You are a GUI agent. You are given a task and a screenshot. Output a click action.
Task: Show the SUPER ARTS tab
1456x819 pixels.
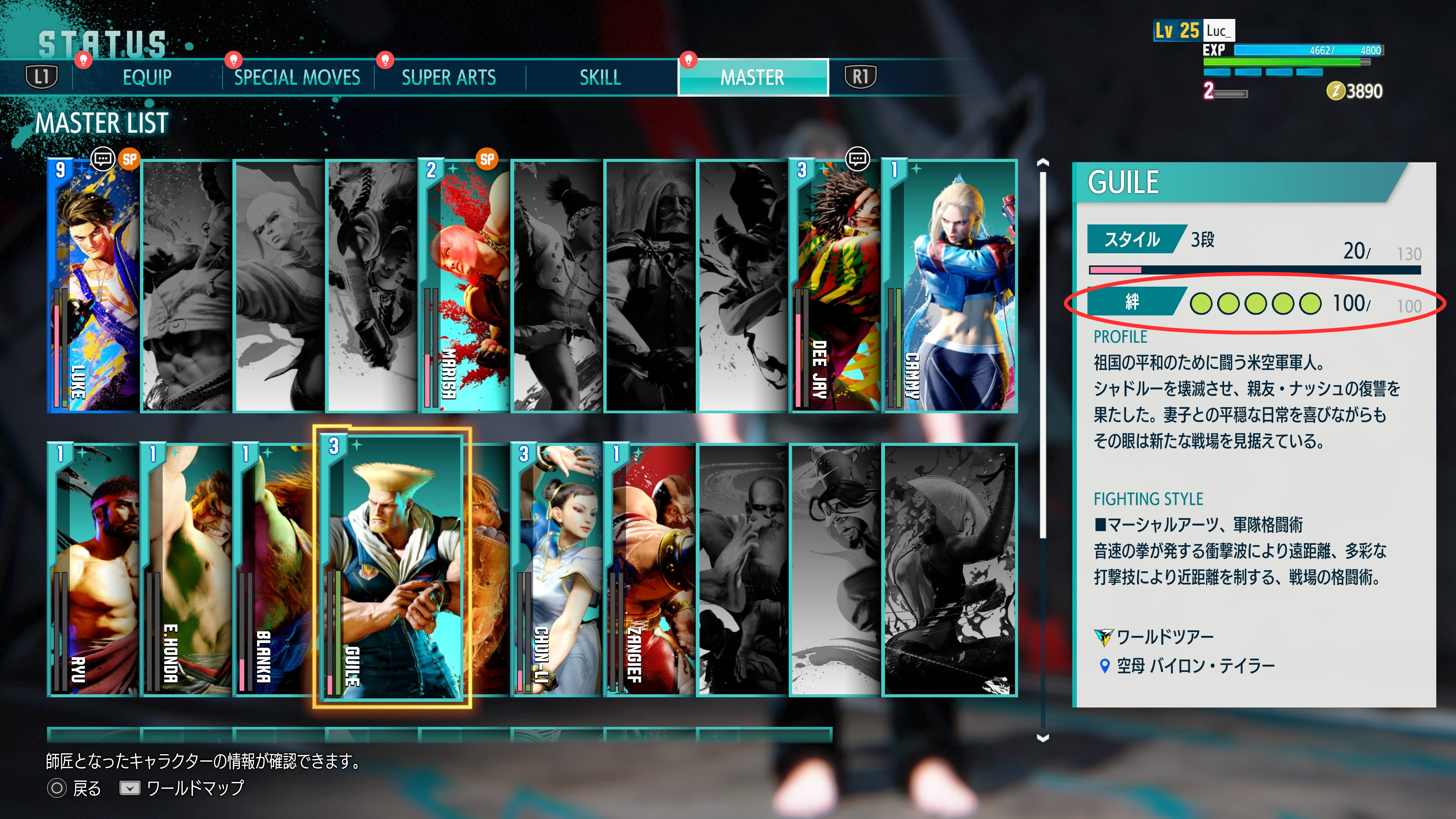[x=449, y=77]
